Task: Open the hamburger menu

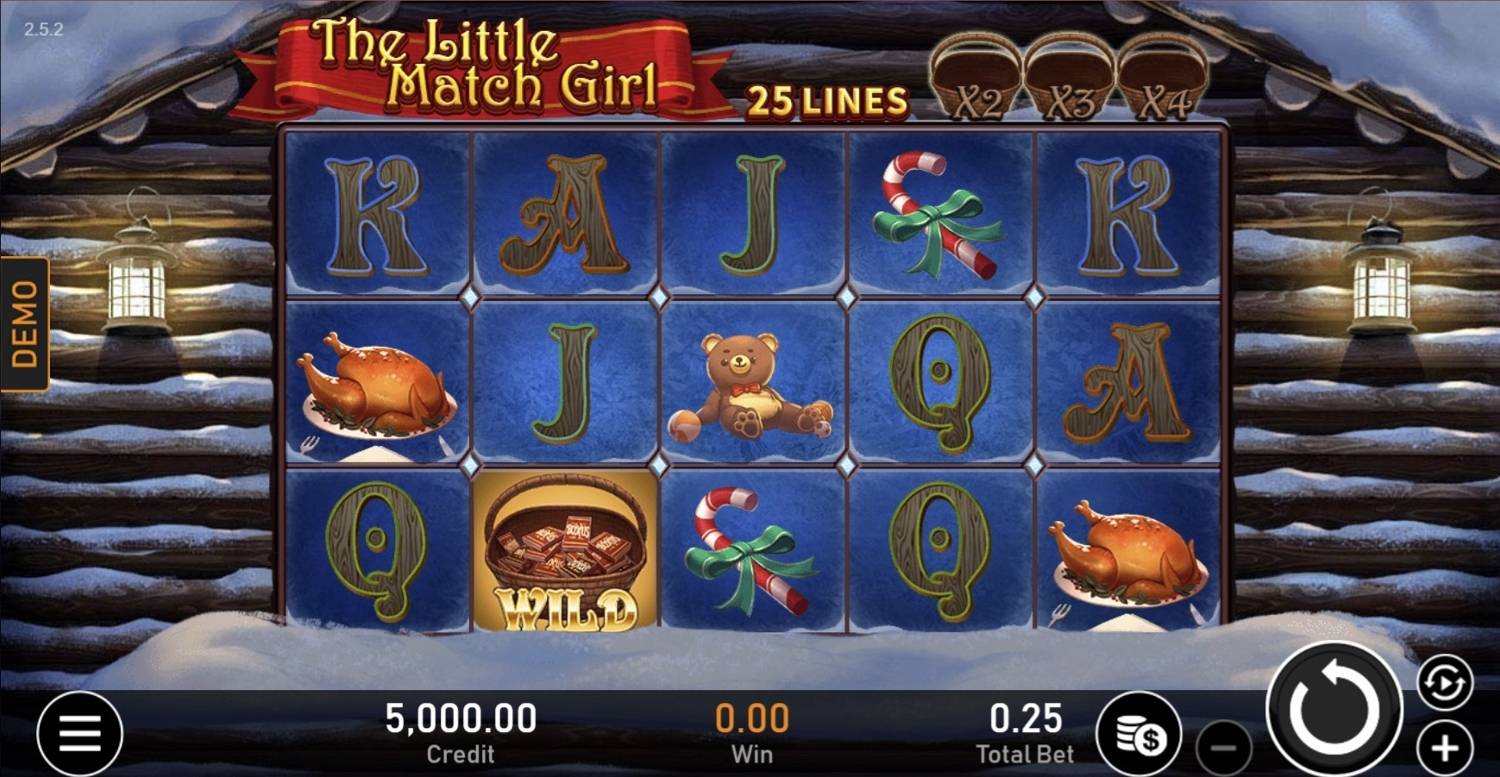Action: (x=80, y=734)
